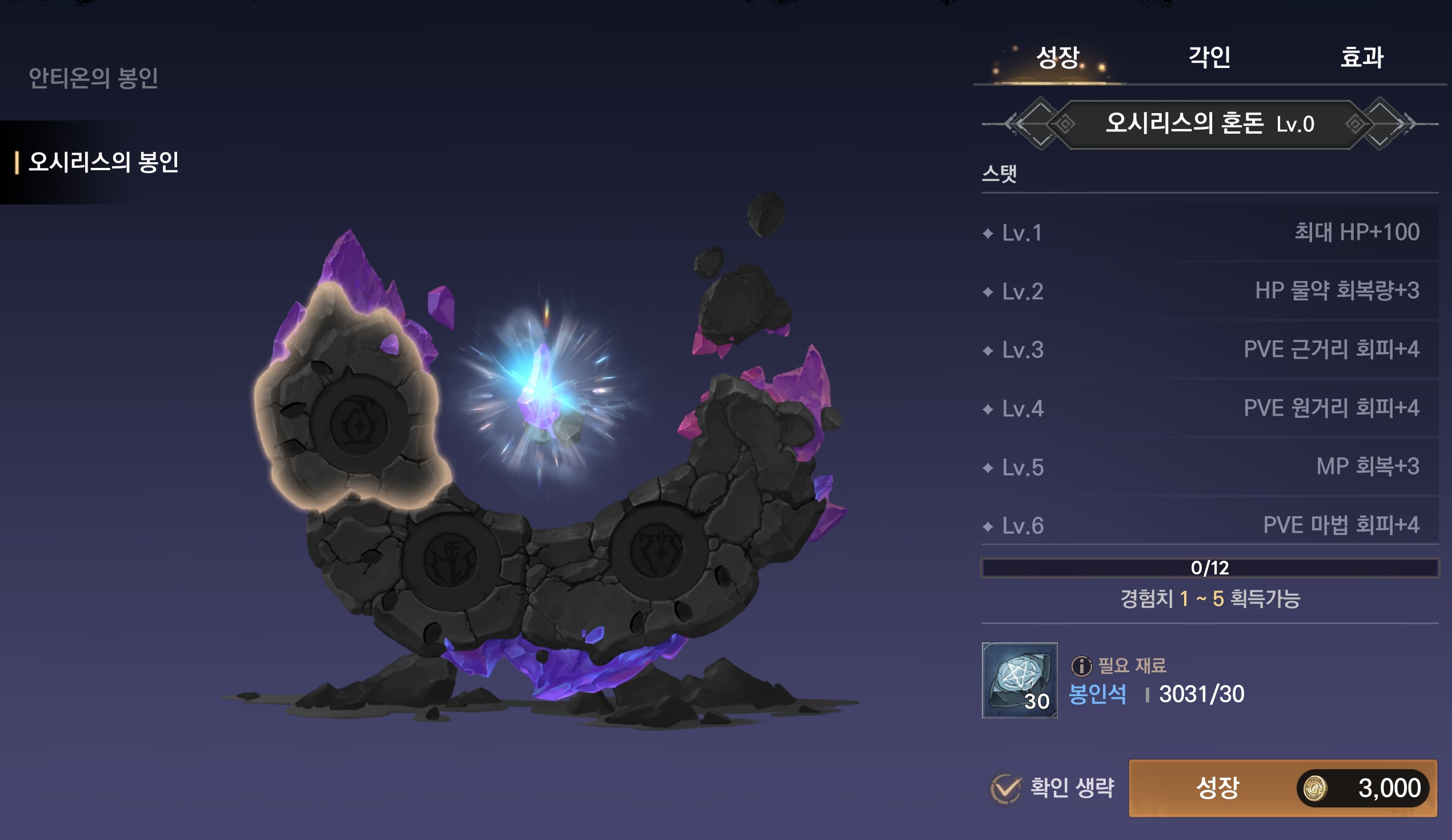Show the 효과 tab
This screenshot has height=840, width=1452.
[x=1362, y=58]
